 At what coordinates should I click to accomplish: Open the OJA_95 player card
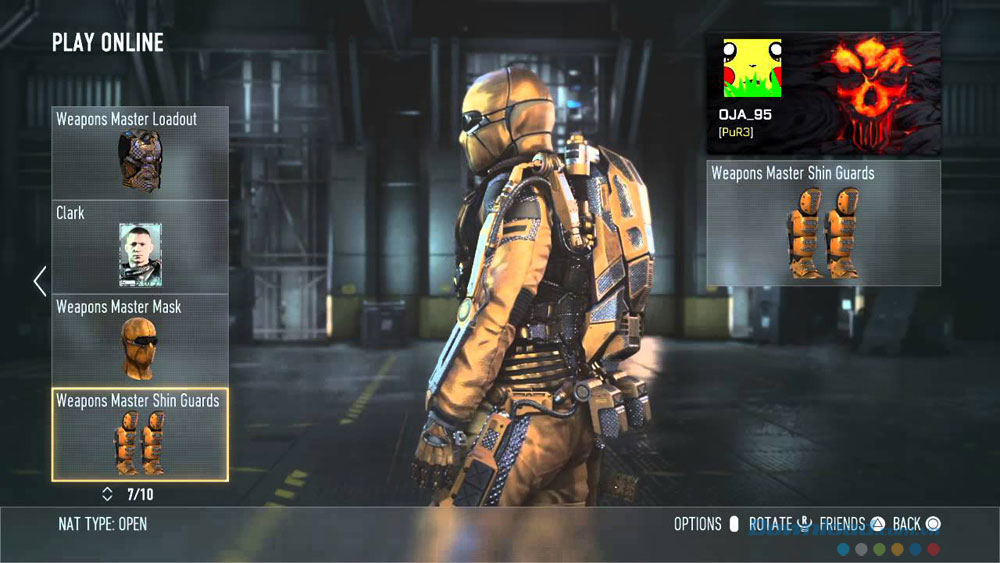tap(823, 92)
